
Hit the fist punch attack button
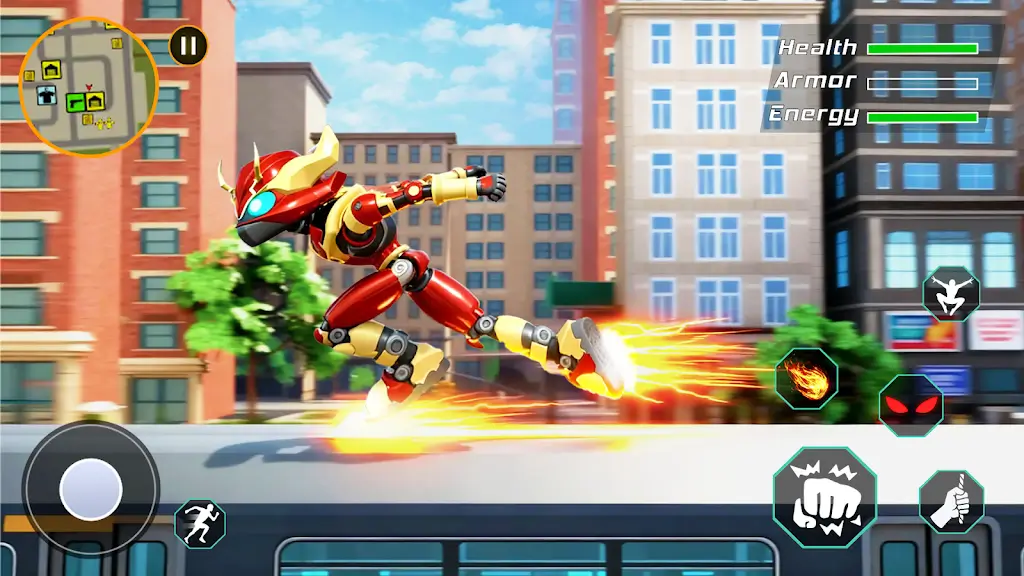824,497
